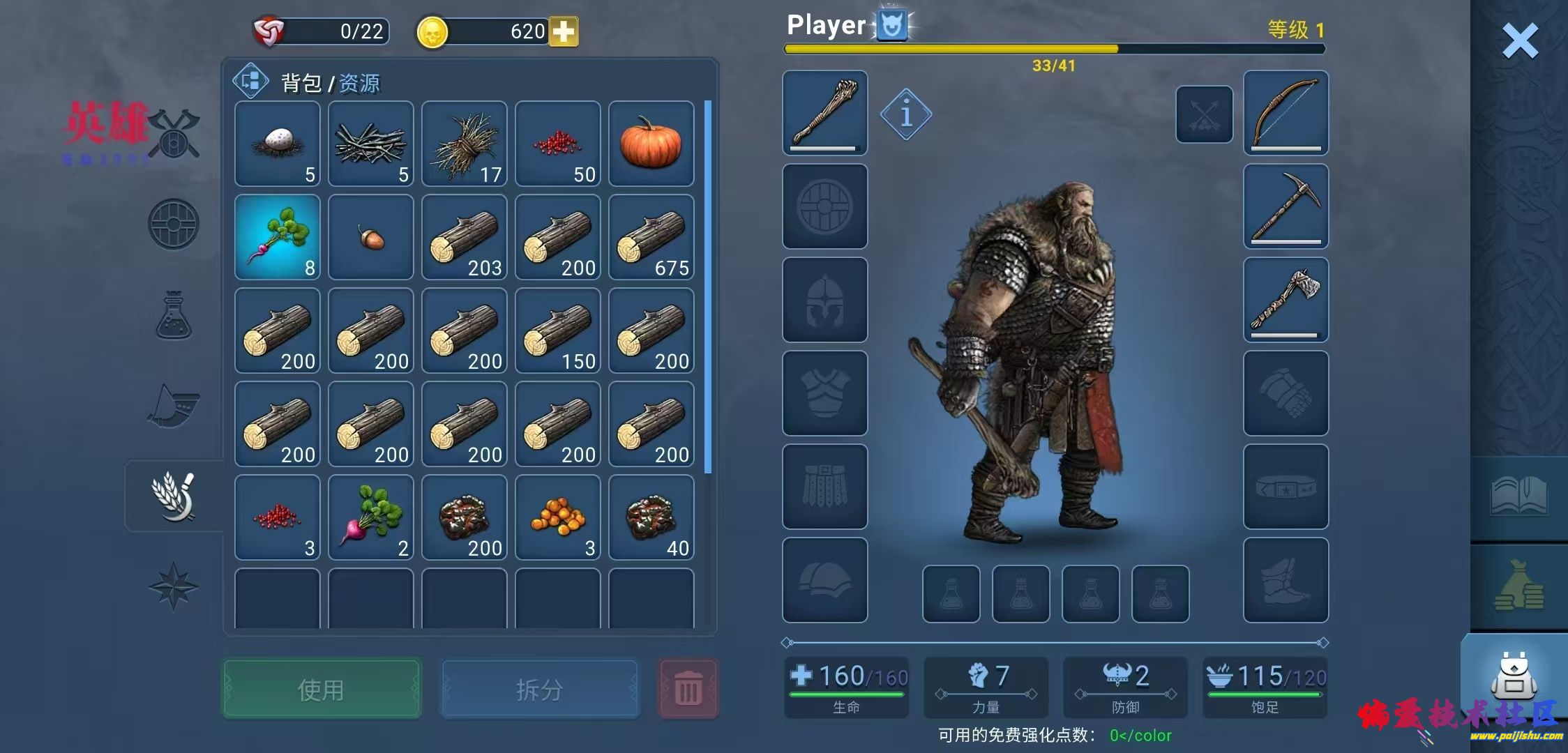Screen dimensions: 1568x753
Task: Choose the acorn inventory slot
Action: point(371,238)
